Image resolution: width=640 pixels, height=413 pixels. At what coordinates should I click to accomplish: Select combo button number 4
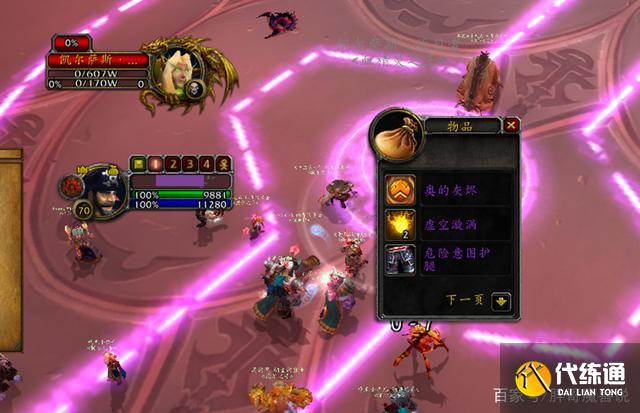[206, 163]
